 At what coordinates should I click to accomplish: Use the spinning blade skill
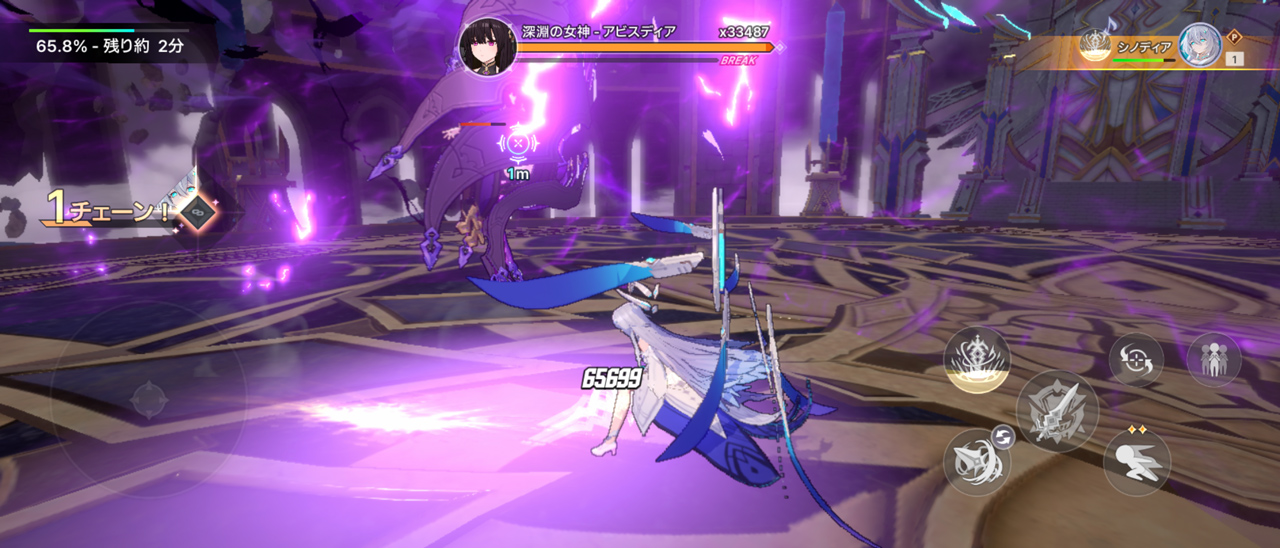click(976, 460)
